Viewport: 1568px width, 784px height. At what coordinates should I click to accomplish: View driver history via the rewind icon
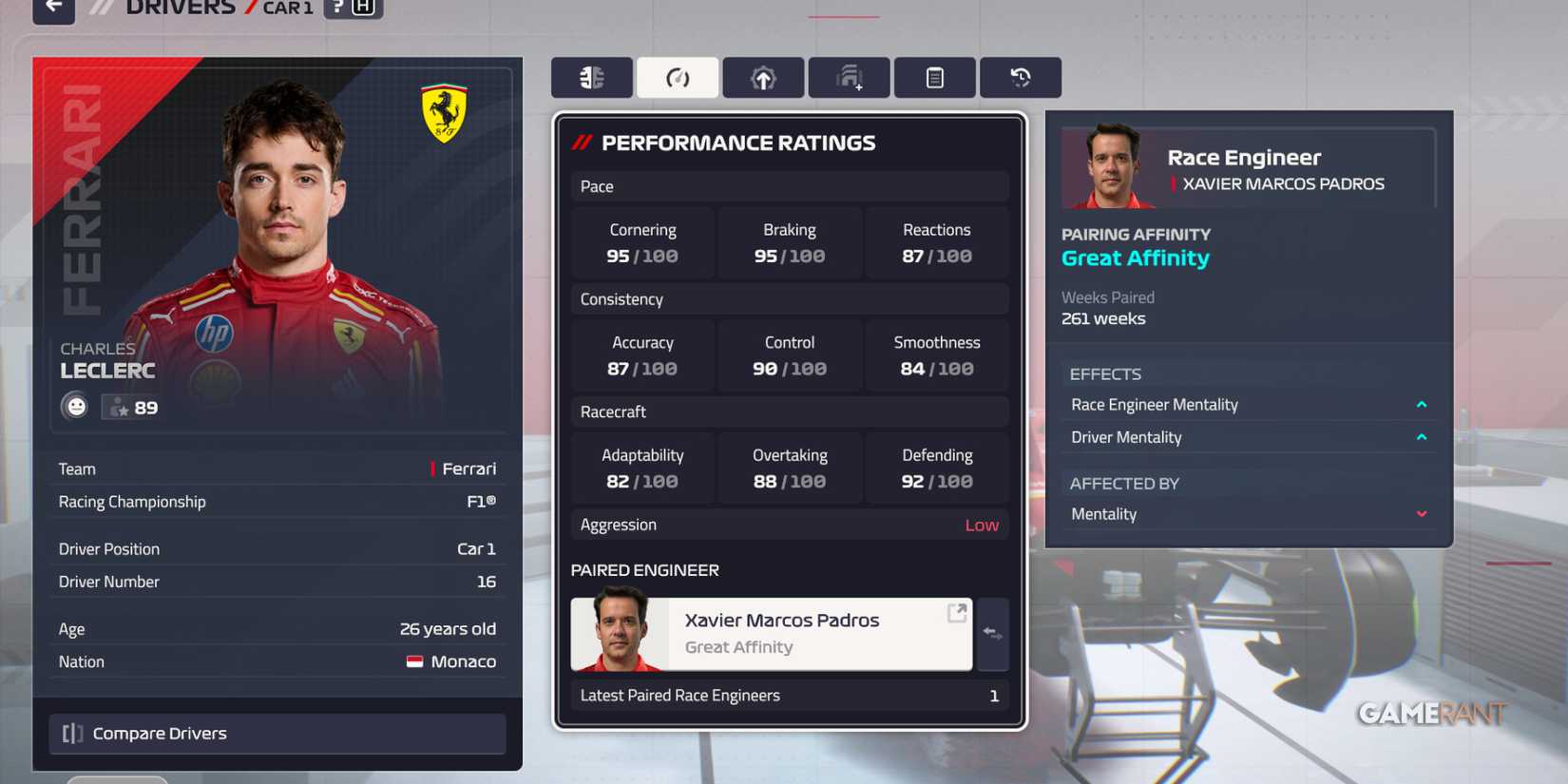[x=1021, y=77]
